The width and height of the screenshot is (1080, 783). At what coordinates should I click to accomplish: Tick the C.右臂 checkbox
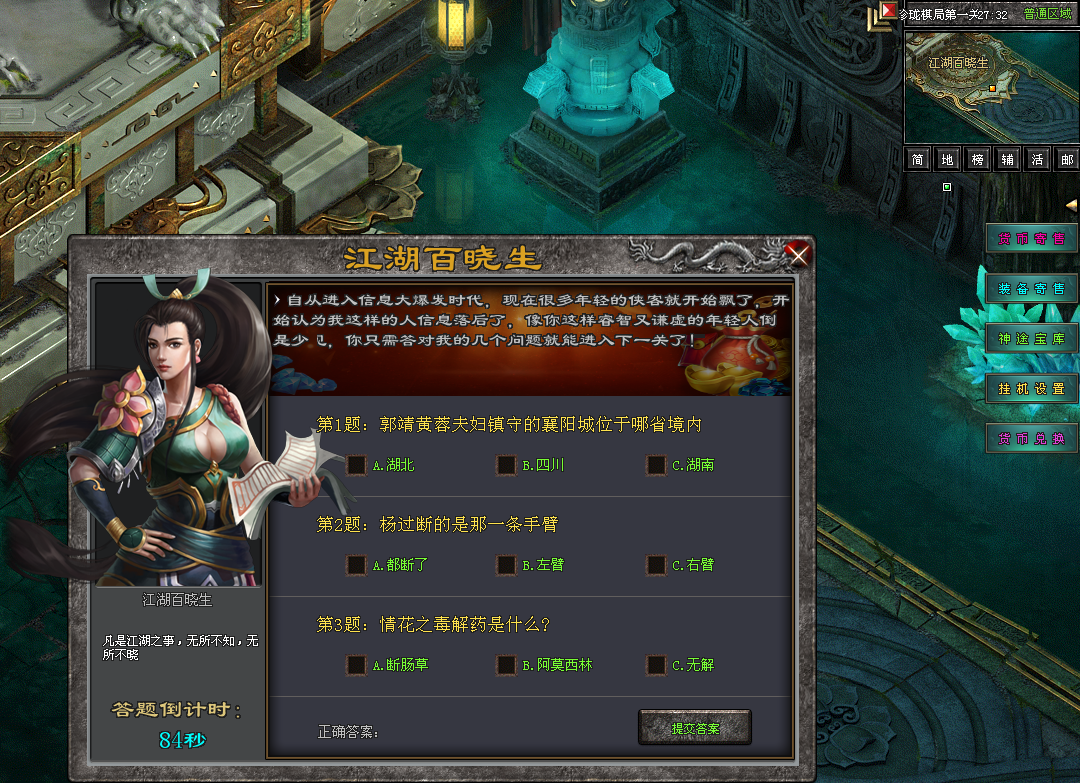[656, 565]
